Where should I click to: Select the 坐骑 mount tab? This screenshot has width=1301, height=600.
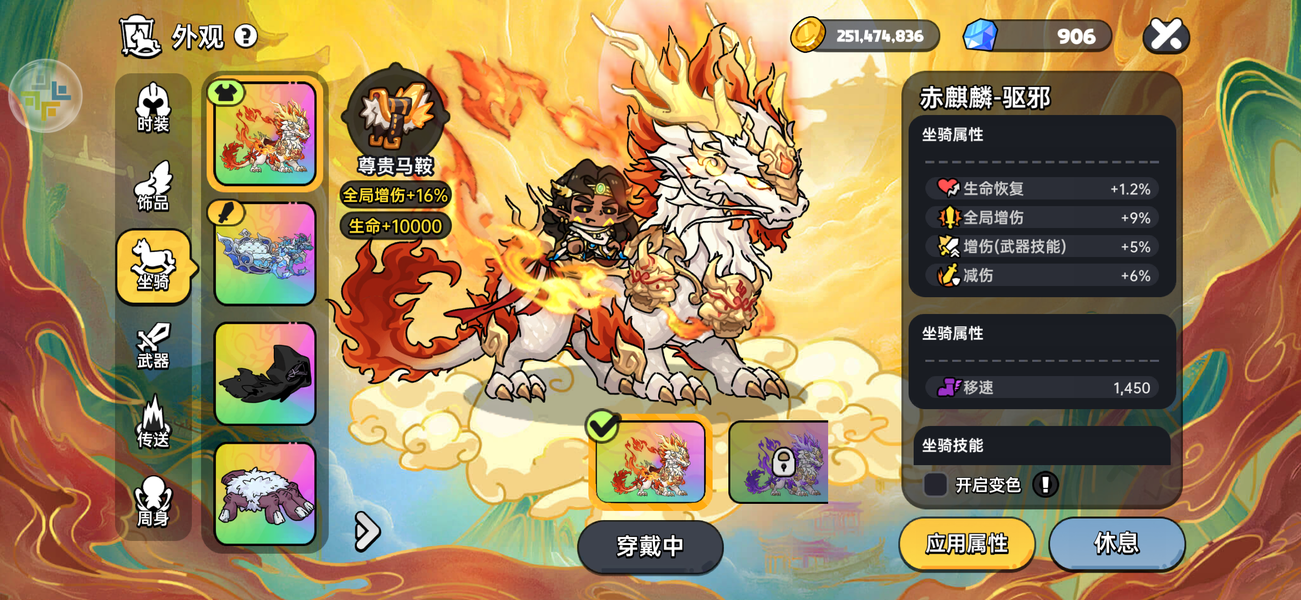coord(153,266)
